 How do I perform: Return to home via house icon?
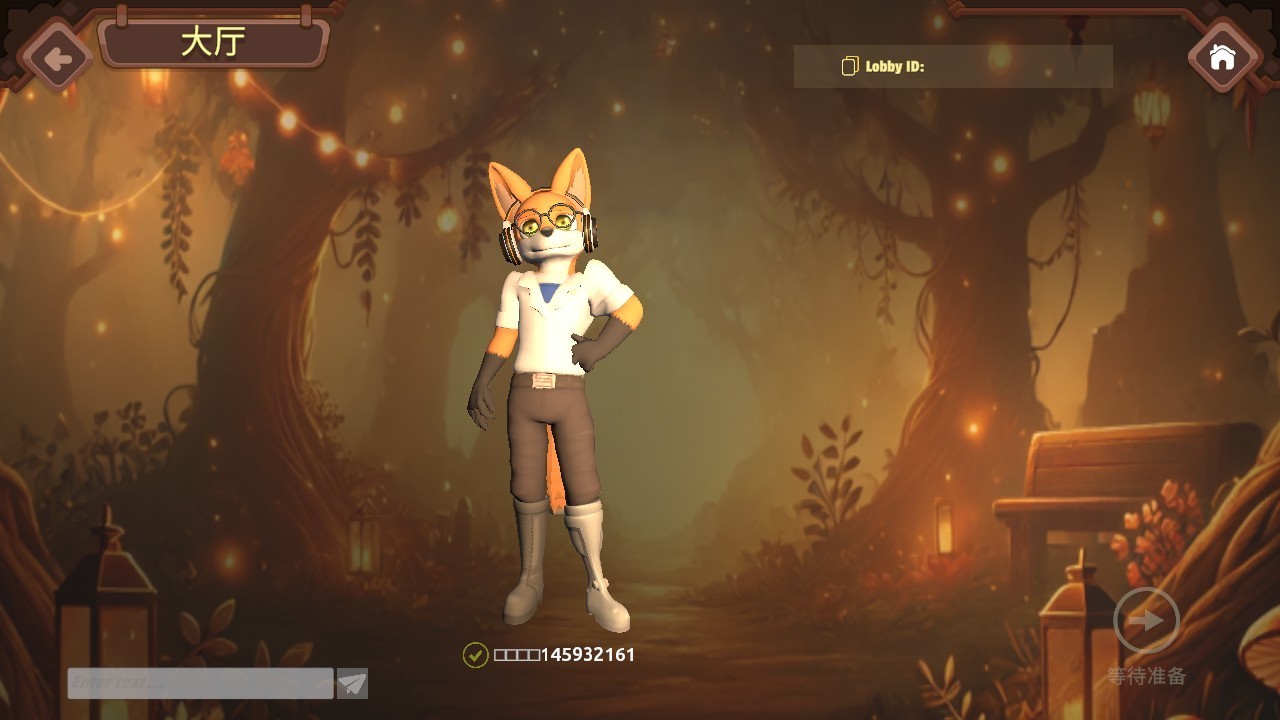[x=1222, y=57]
